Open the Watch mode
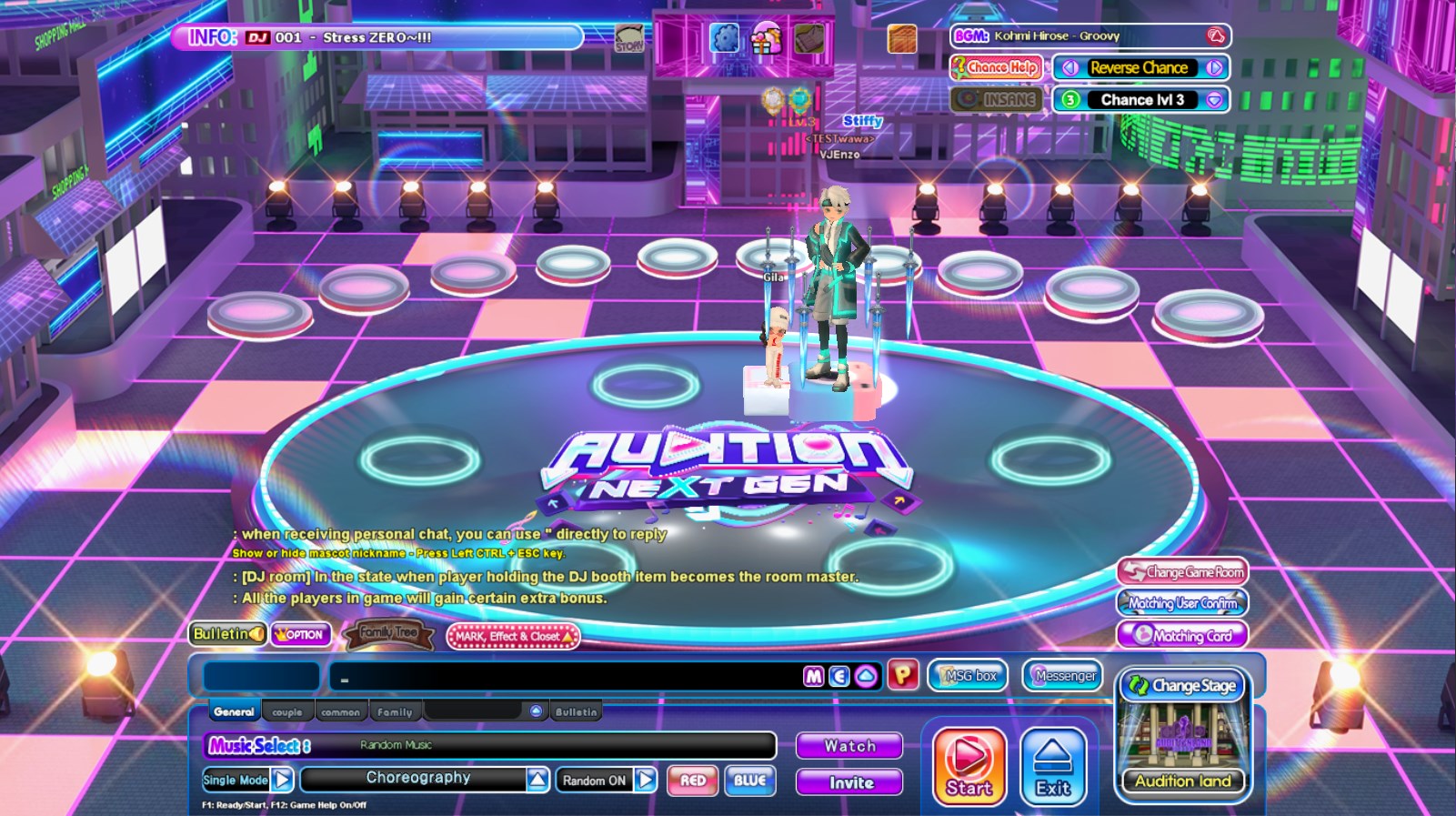The height and width of the screenshot is (816, 1456). pyautogui.click(x=849, y=746)
